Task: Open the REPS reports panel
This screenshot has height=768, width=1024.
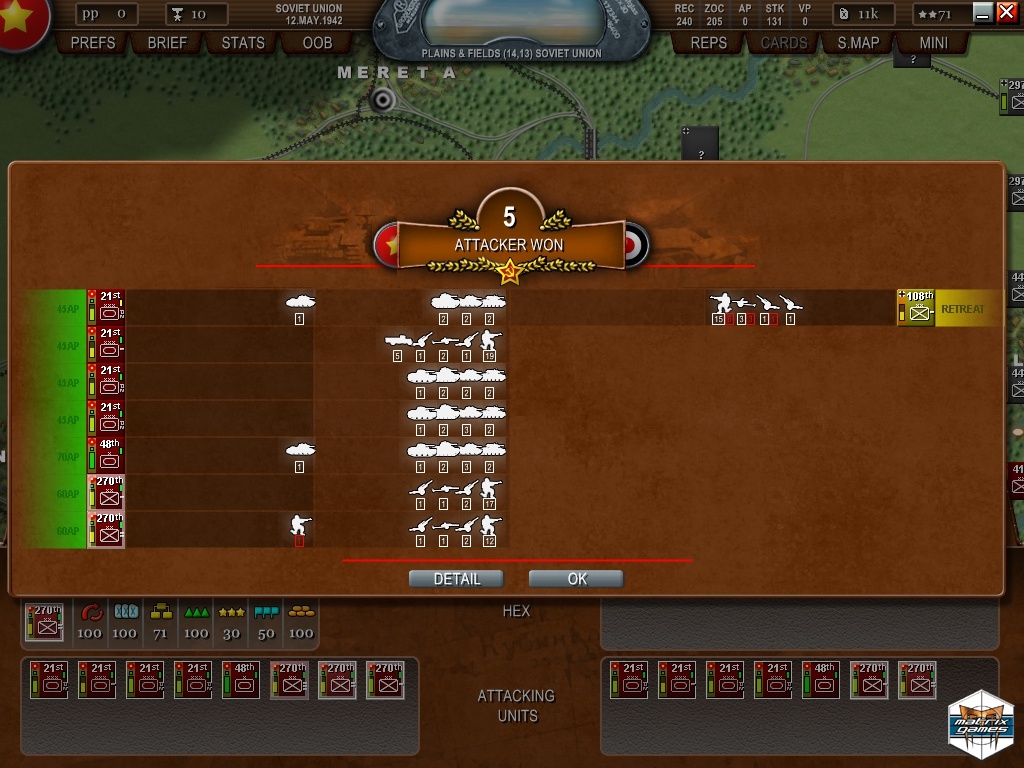Action: 709,43
